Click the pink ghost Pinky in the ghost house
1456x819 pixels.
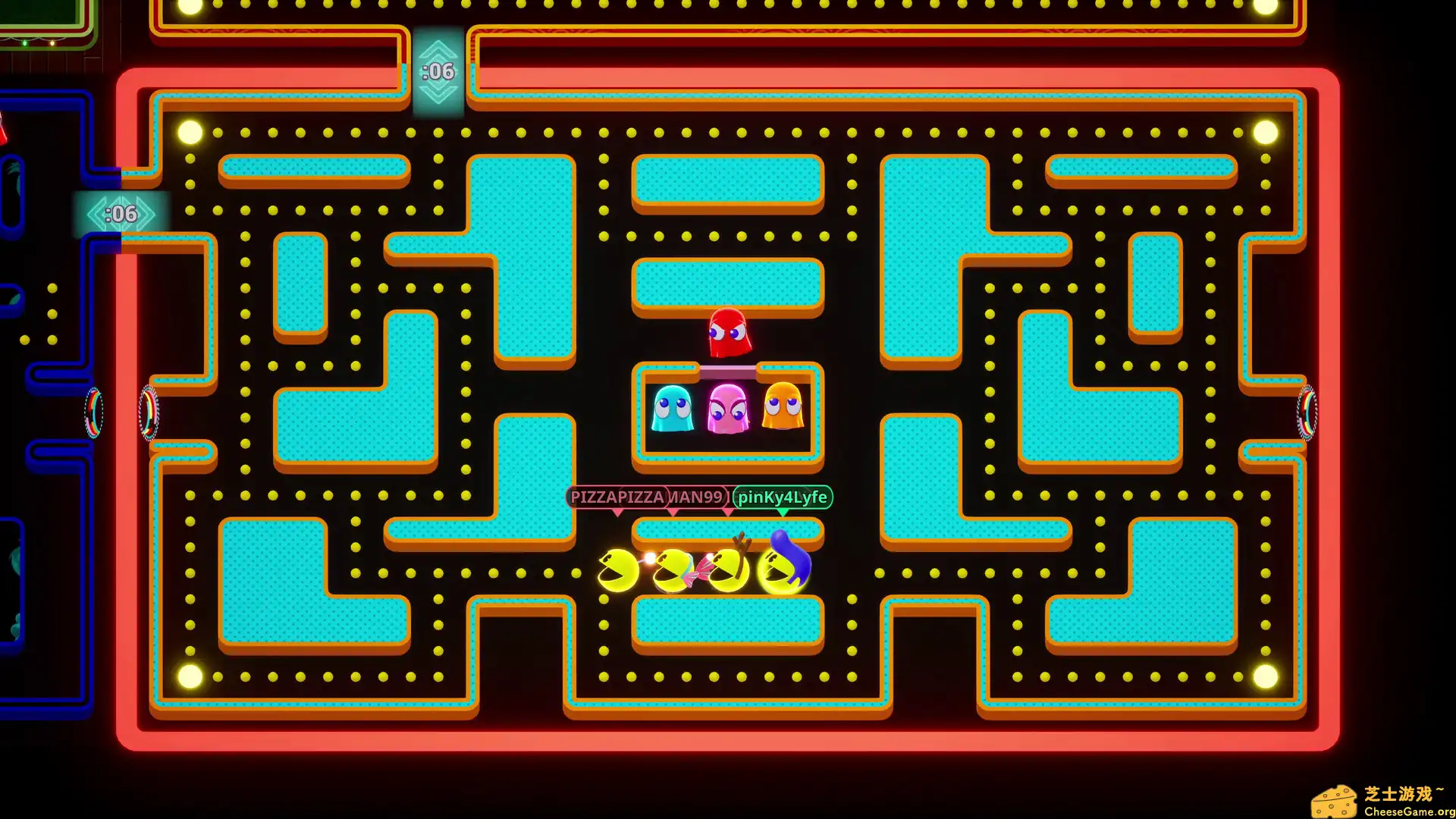(x=728, y=411)
